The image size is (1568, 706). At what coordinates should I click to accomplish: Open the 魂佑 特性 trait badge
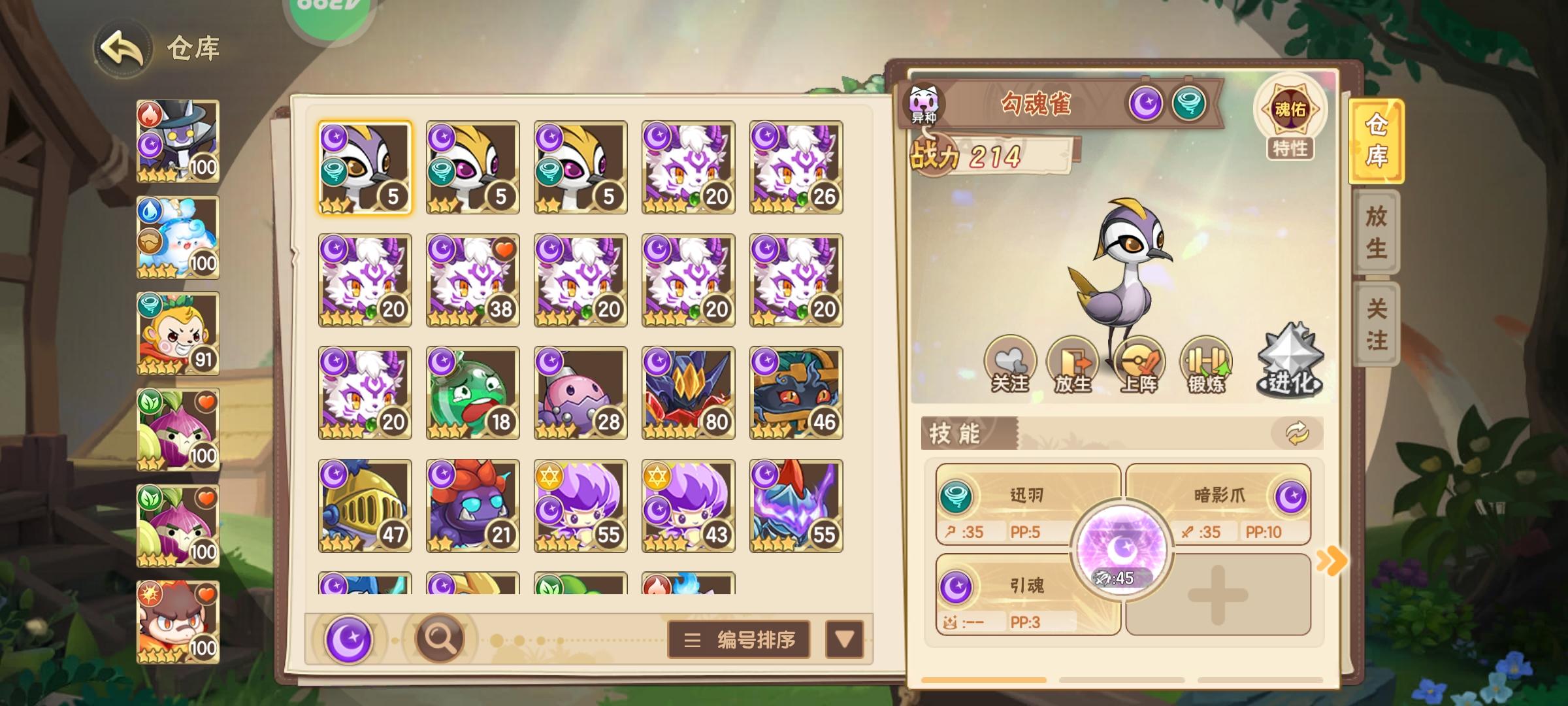pos(1290,118)
